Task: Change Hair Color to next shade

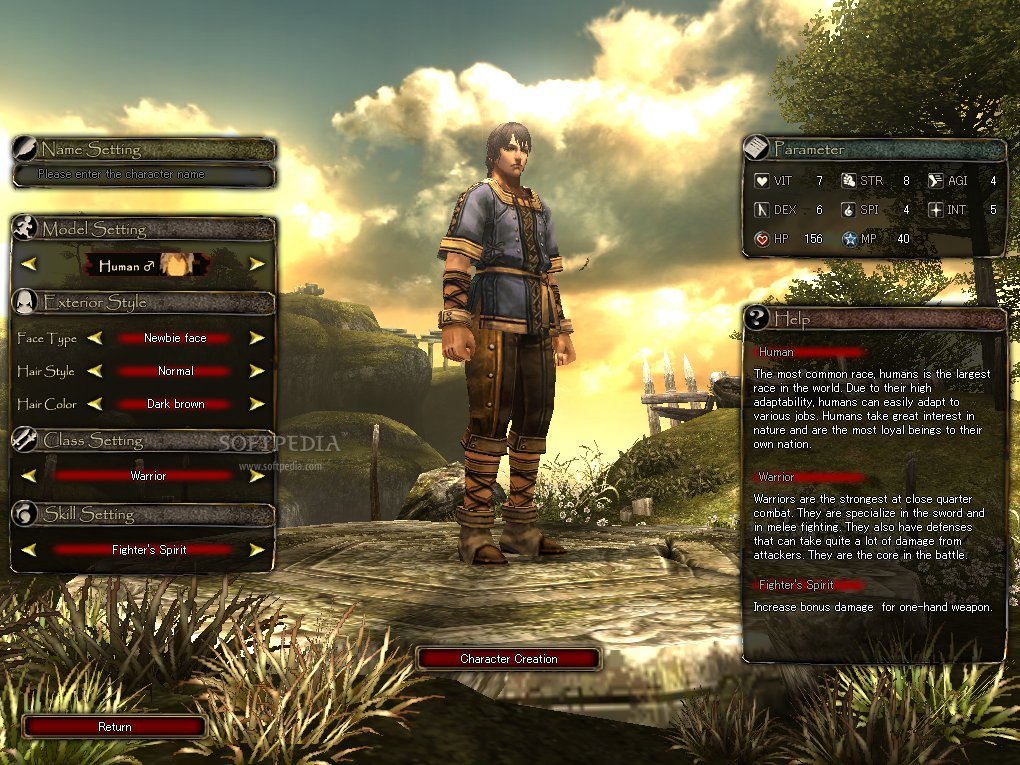Action: [x=257, y=404]
